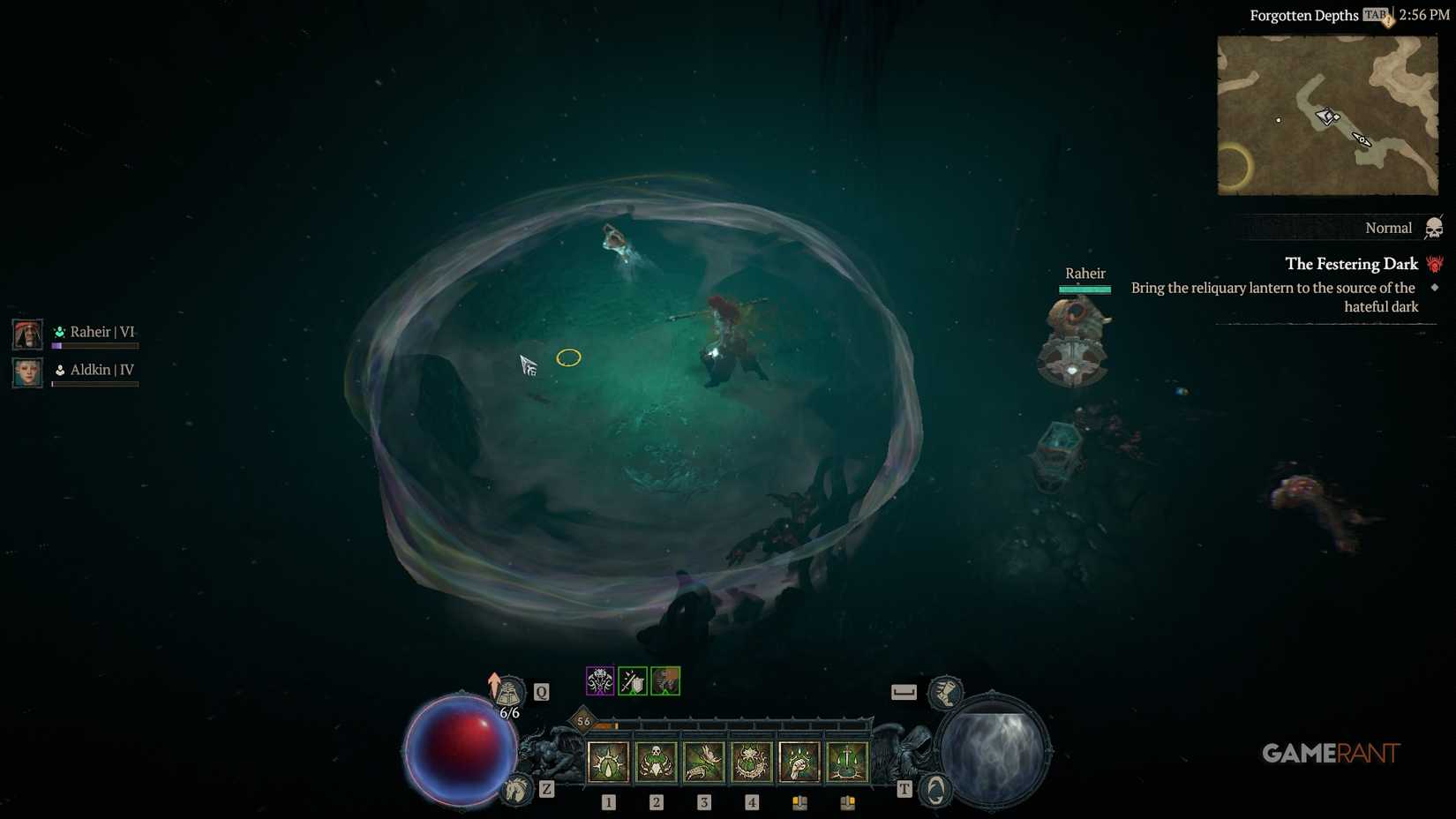This screenshot has height=819, width=1456.
Task: Inspect the sword-and-shield buff icon
Action: pos(633,680)
